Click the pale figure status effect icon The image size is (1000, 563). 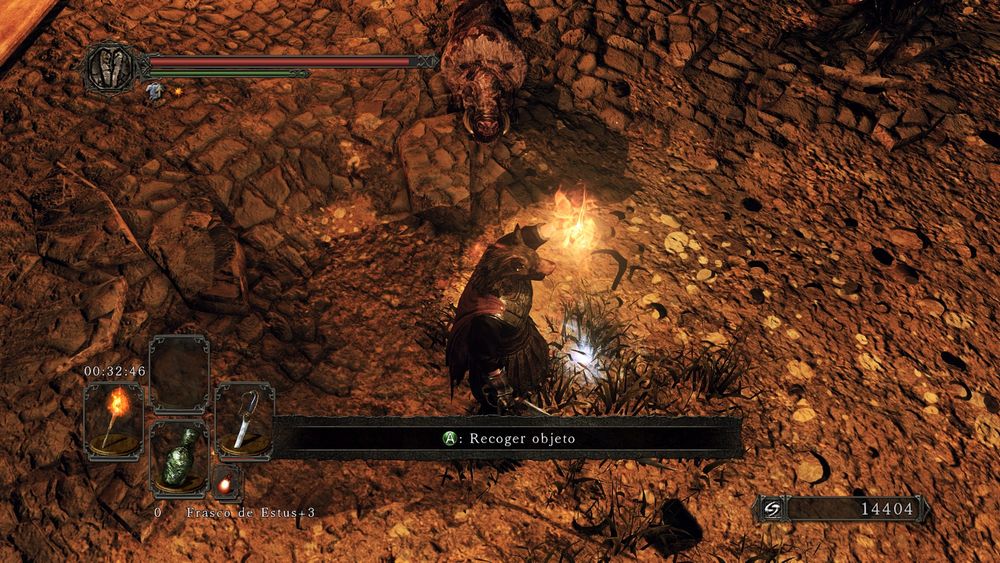click(155, 92)
